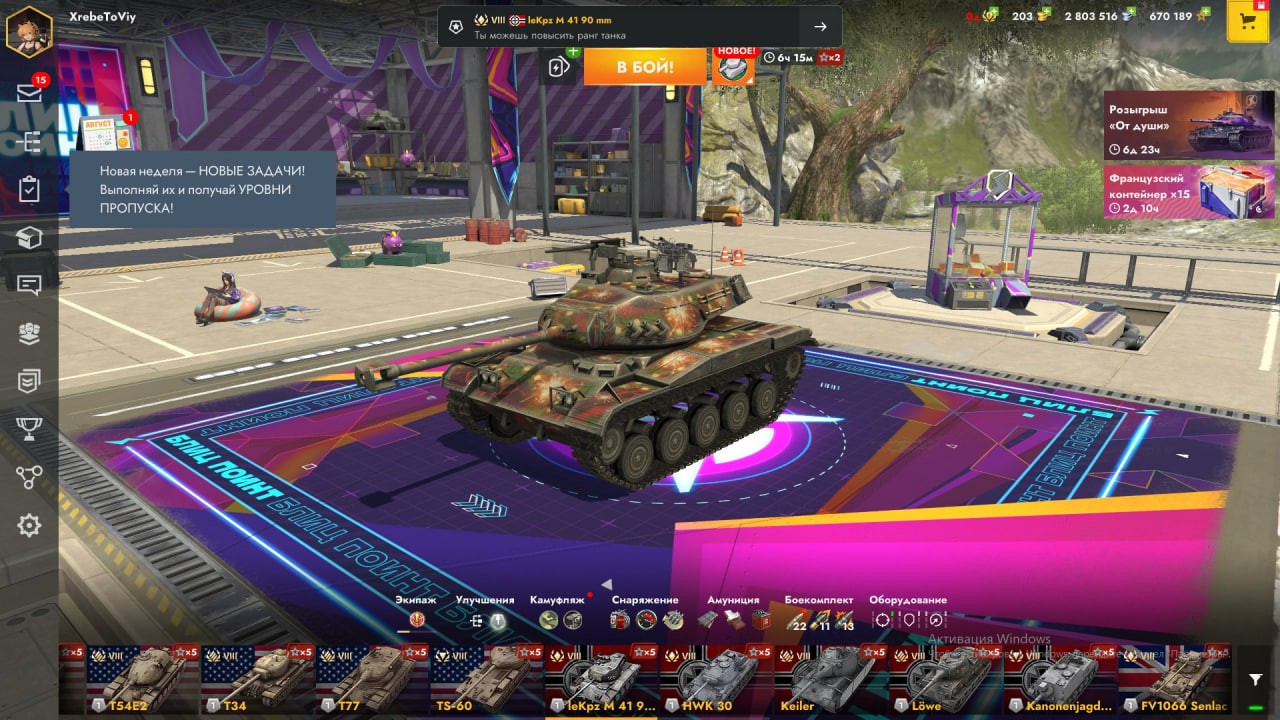This screenshot has height=720, width=1280.
Task: Open the settings gear in the sidebar
Action: [x=29, y=525]
